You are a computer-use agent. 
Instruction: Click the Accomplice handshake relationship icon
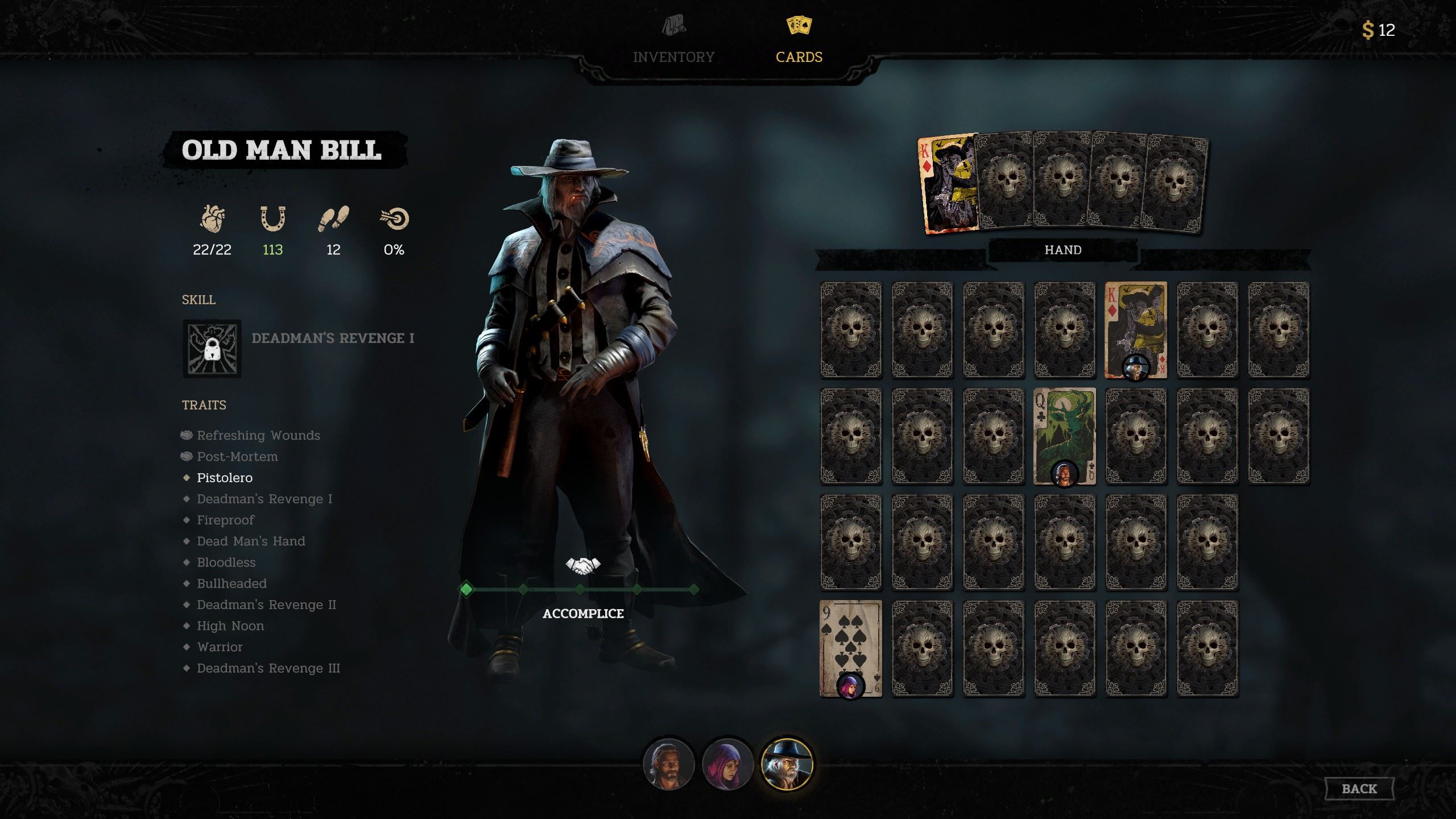tap(583, 565)
